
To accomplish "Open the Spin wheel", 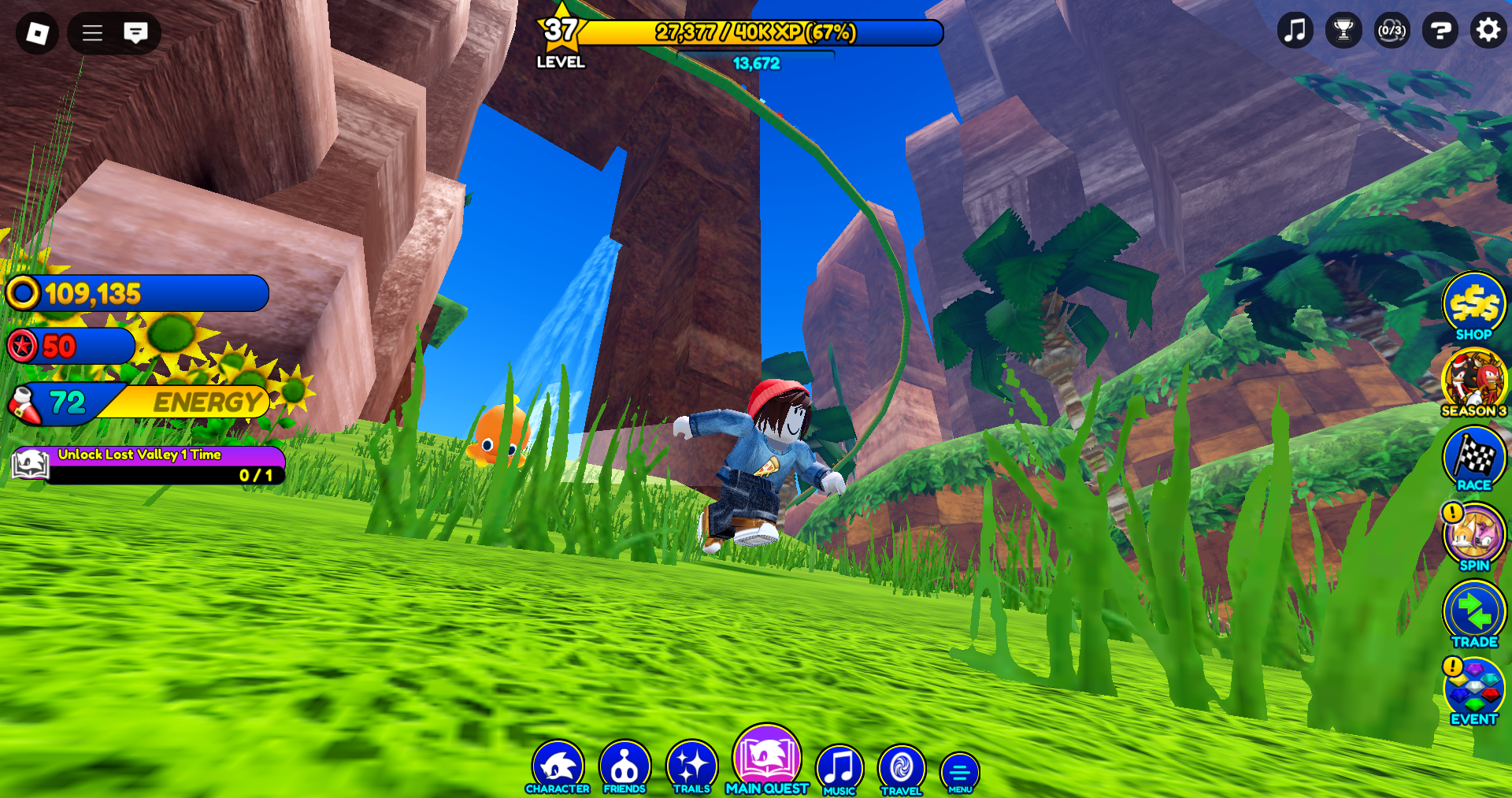I will (1473, 536).
